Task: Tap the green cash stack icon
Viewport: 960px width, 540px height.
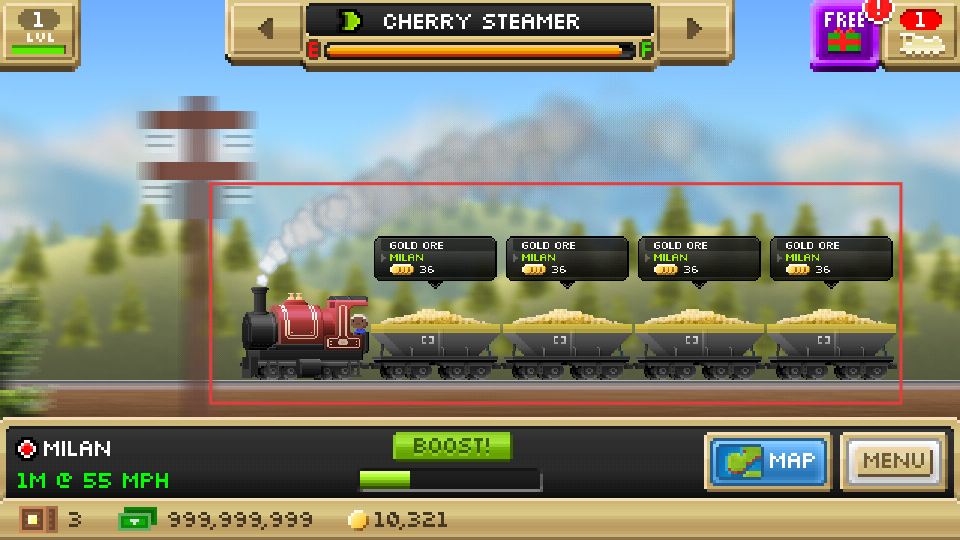Action: [137, 520]
